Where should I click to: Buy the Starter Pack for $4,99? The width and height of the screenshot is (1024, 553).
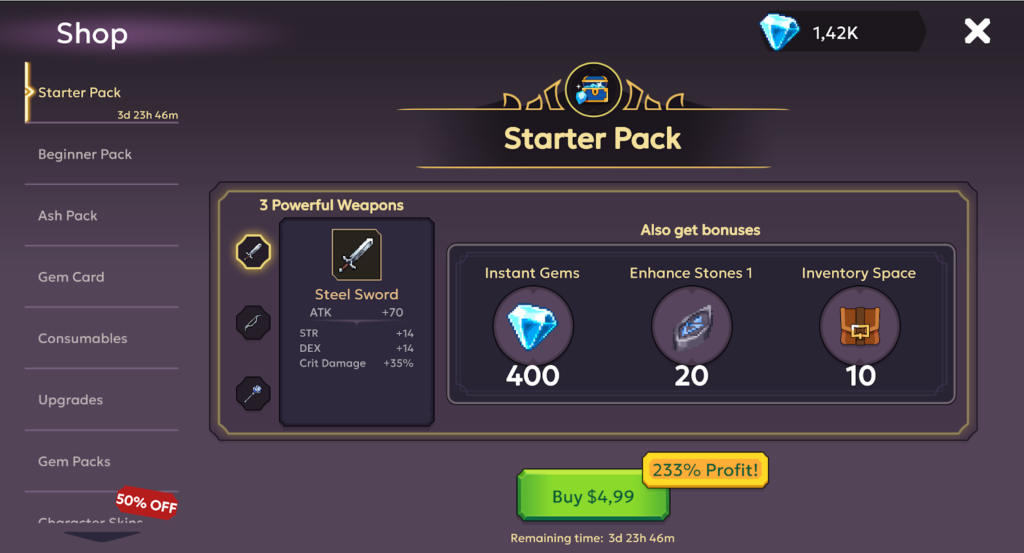tap(593, 496)
